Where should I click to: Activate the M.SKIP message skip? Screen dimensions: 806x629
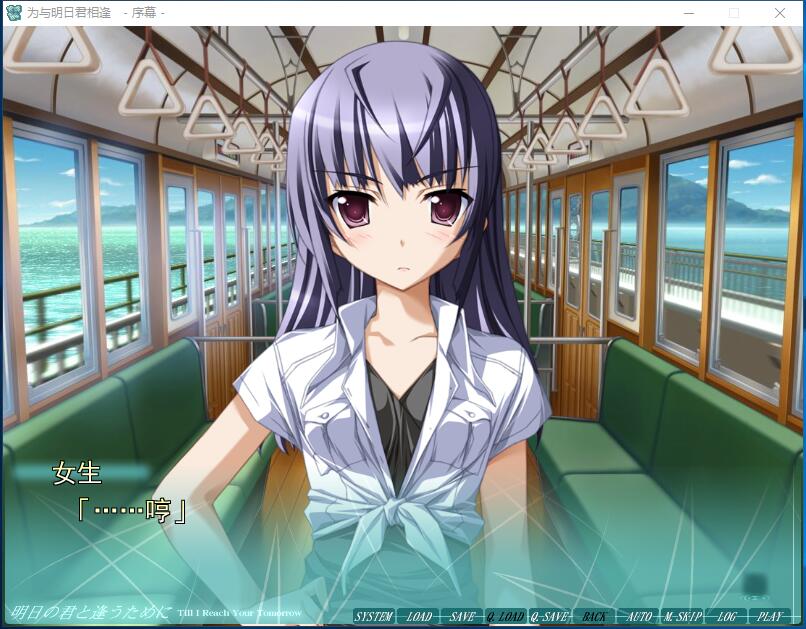682,617
